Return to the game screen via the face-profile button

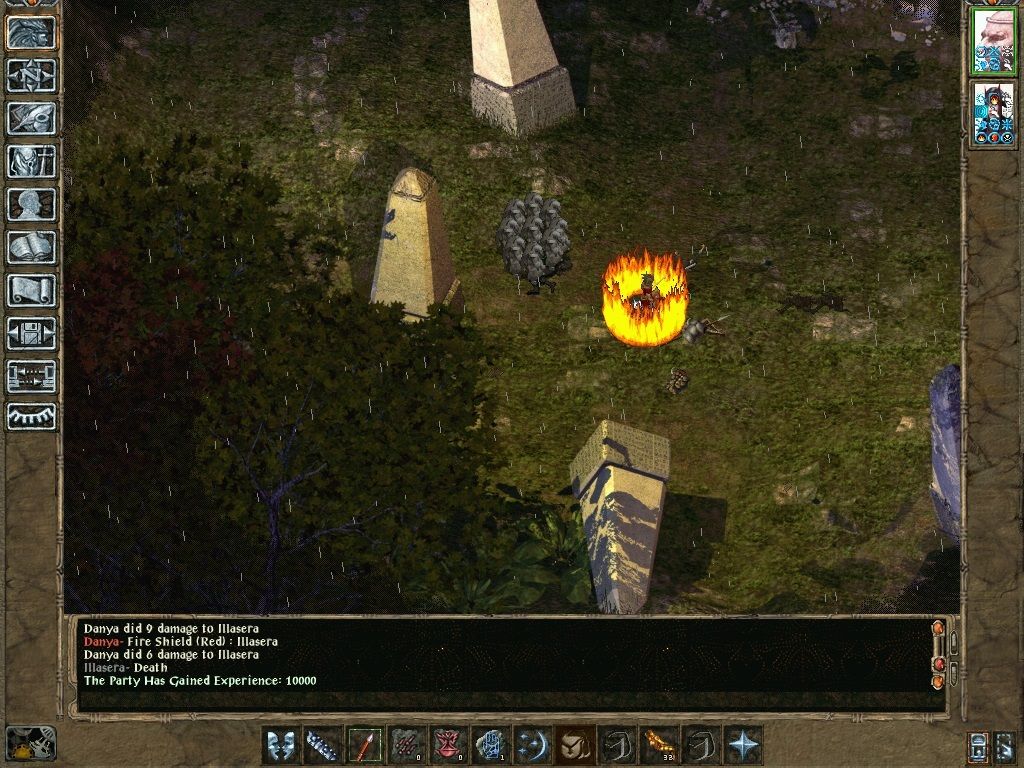(31, 32)
